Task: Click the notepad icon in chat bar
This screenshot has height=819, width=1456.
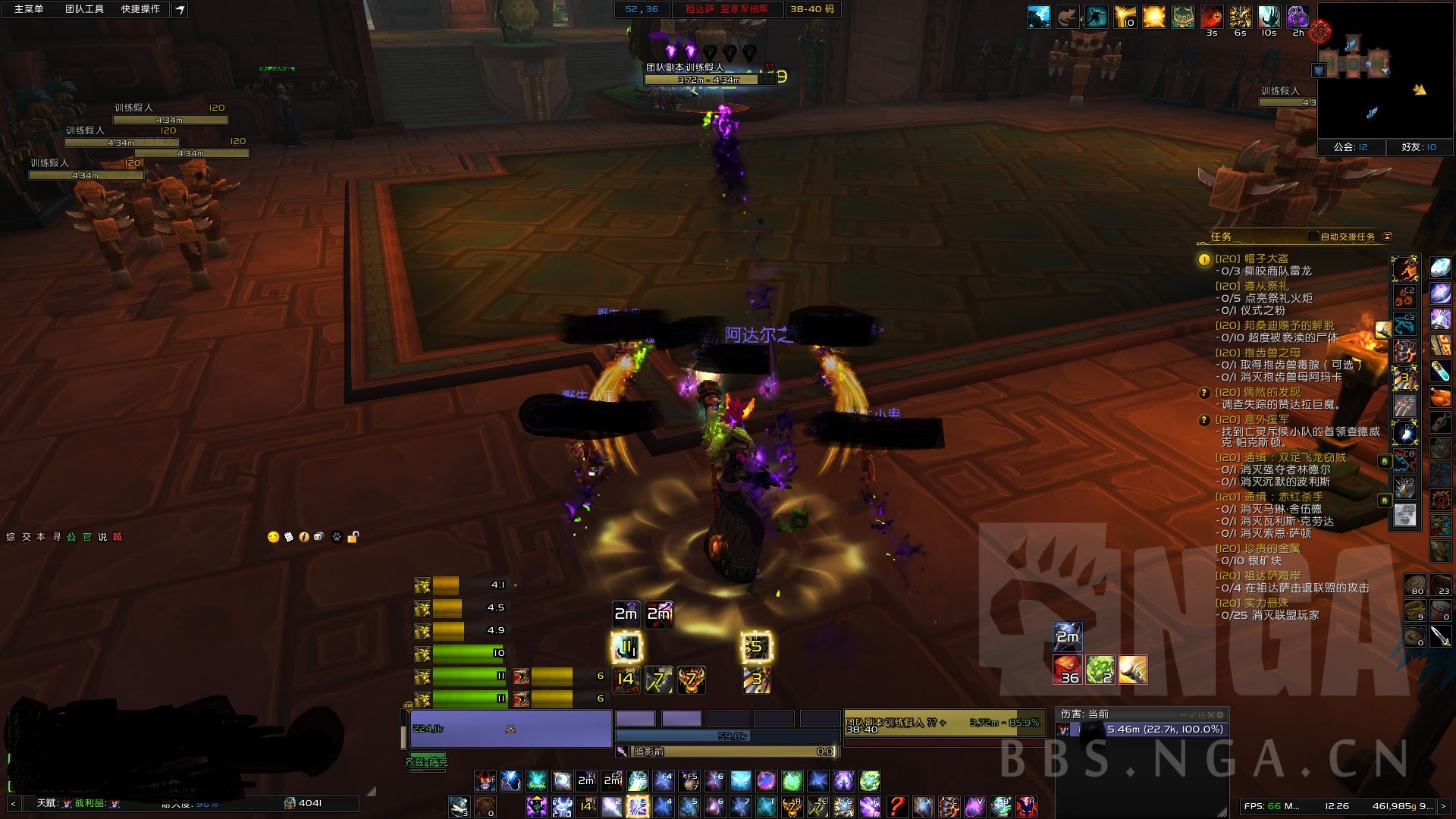Action: 288,536
